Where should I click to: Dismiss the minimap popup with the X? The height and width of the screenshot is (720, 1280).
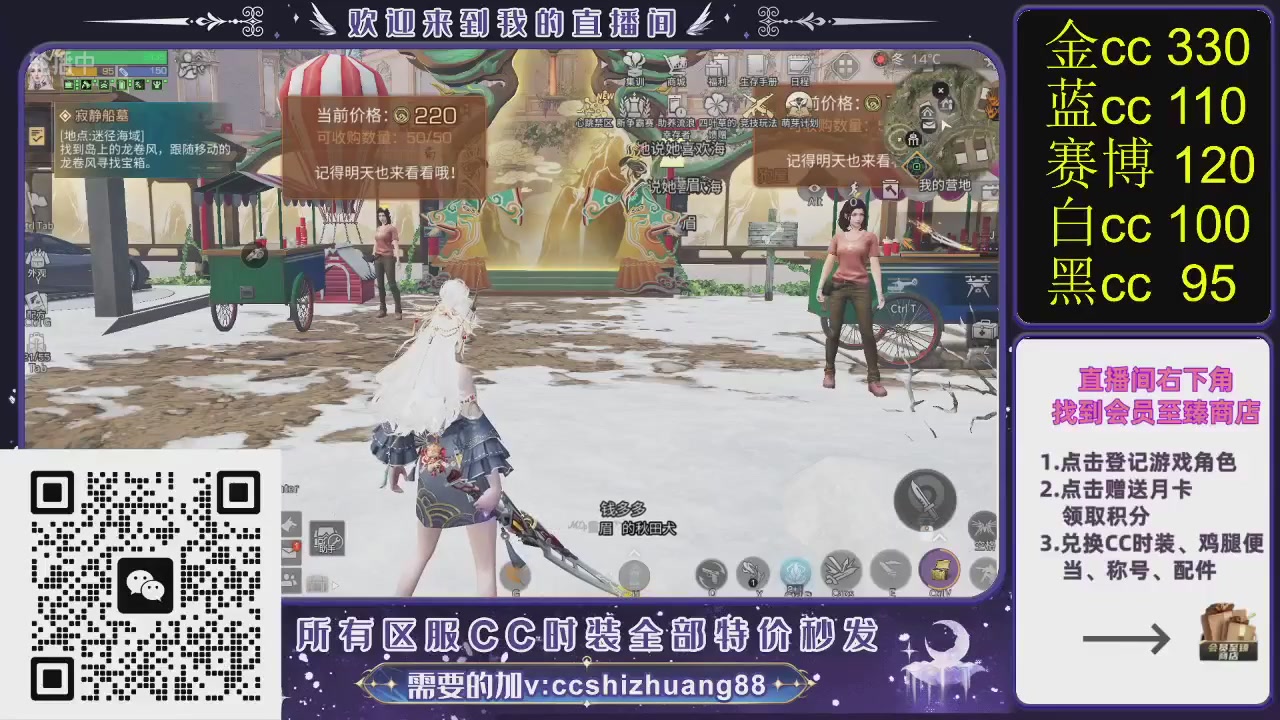(941, 89)
